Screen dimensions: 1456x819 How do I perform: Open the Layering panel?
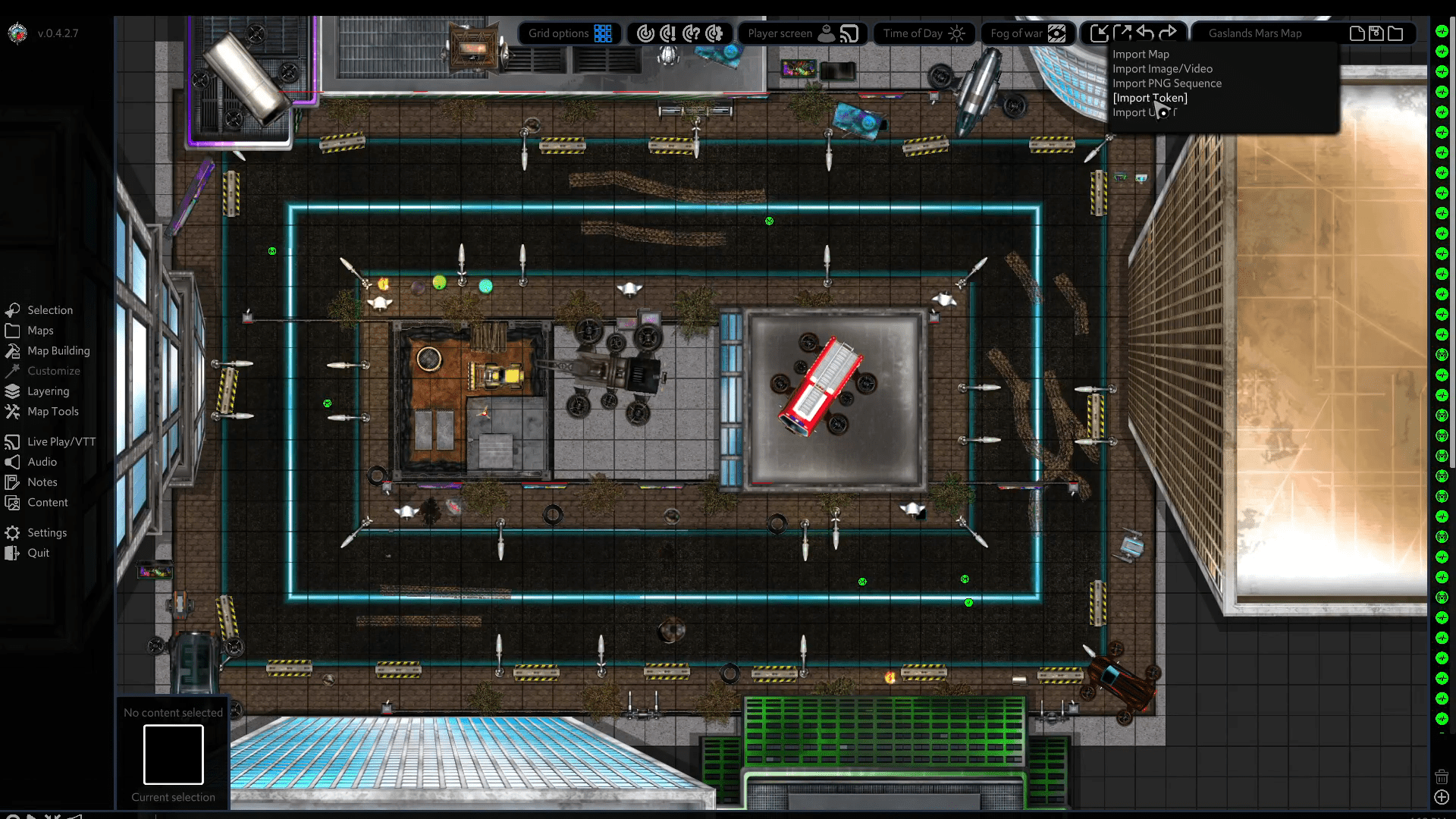[48, 391]
